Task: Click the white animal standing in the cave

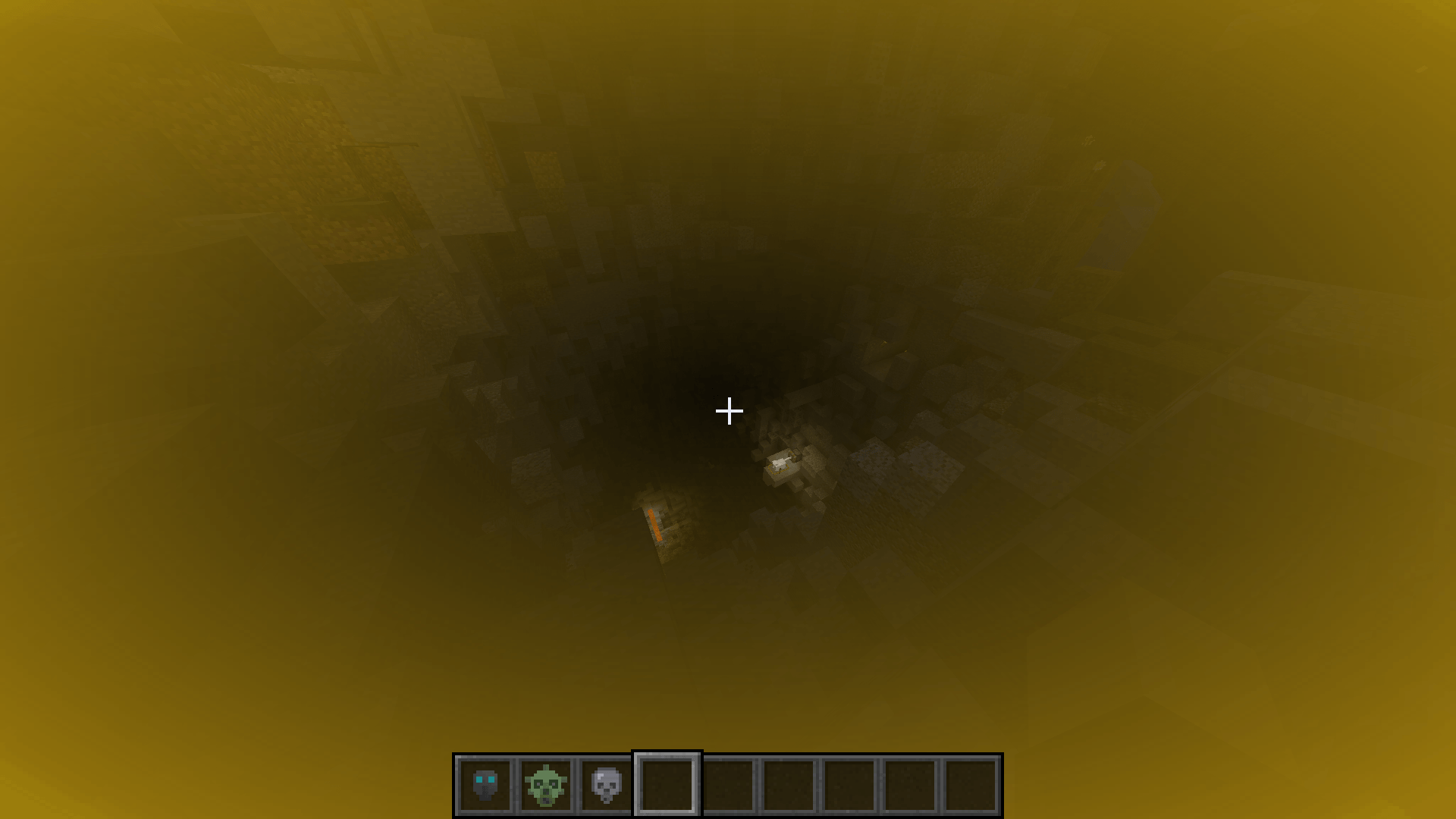Action: point(780,461)
